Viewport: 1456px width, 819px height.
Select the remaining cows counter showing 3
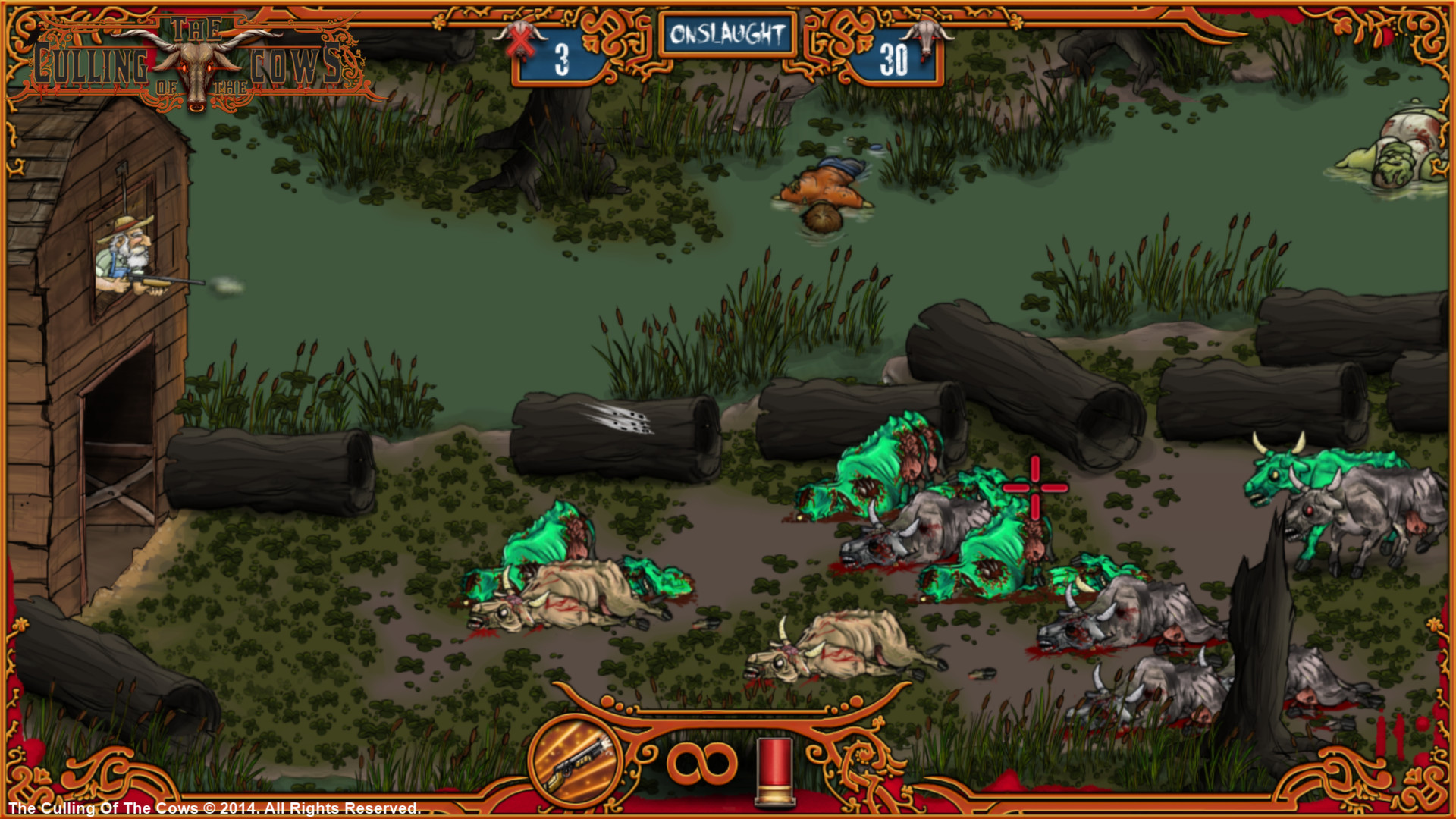[561, 55]
